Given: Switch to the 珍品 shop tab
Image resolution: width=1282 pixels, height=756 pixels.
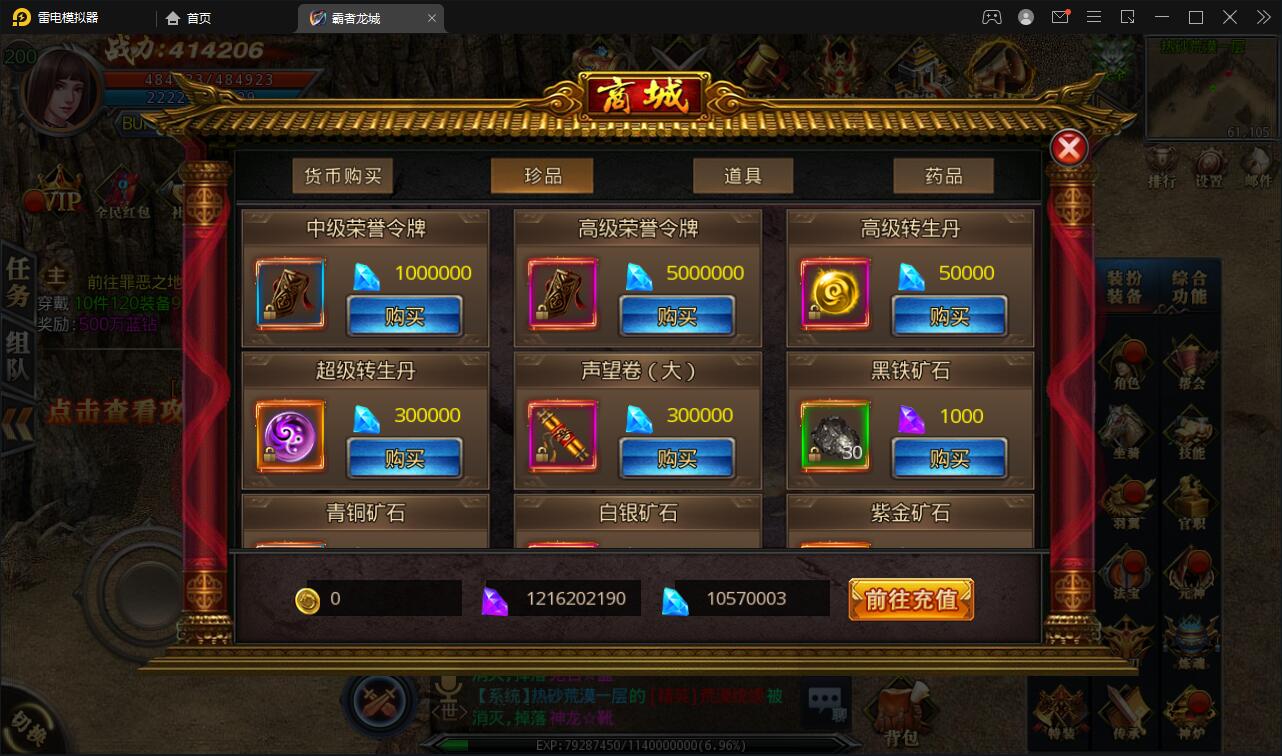Looking at the screenshot, I should tap(542, 175).
